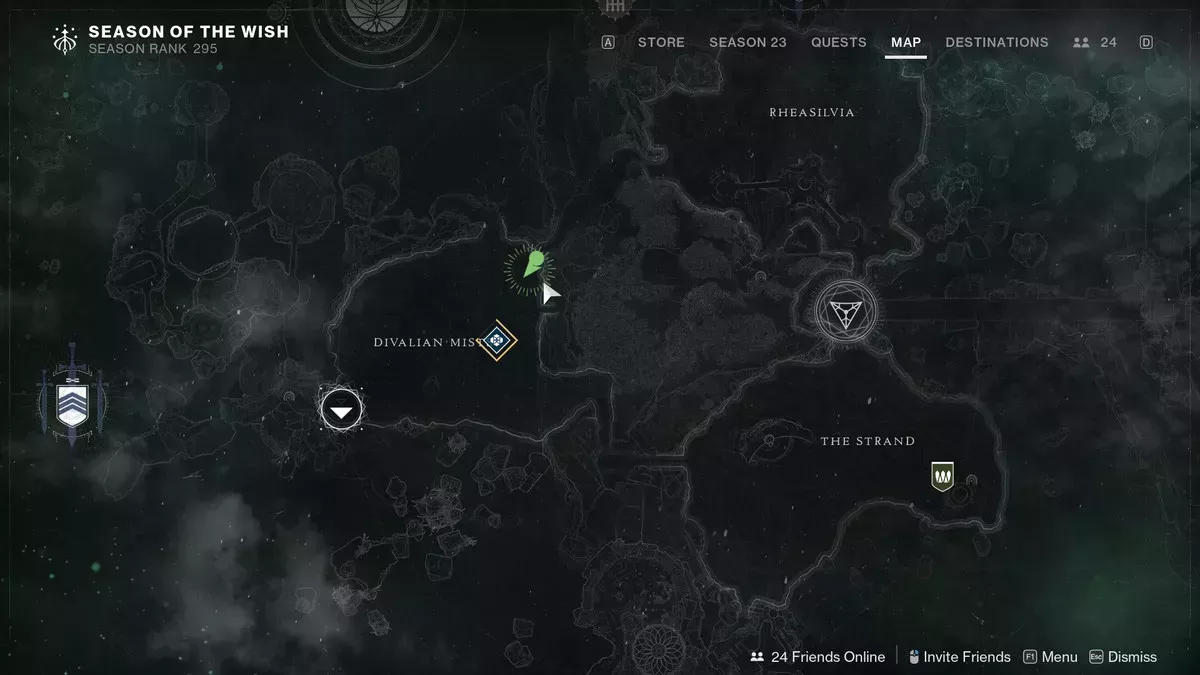
Task: Open the friends roster showing 24
Action: click(x=1094, y=42)
